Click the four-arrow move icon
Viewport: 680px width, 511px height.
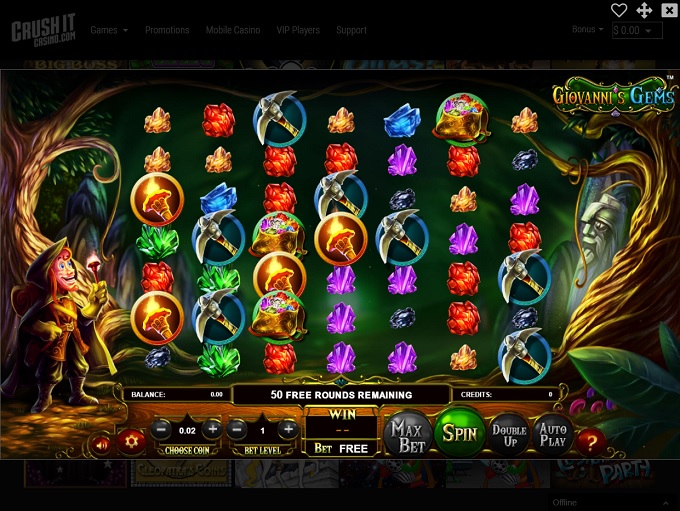coord(644,10)
